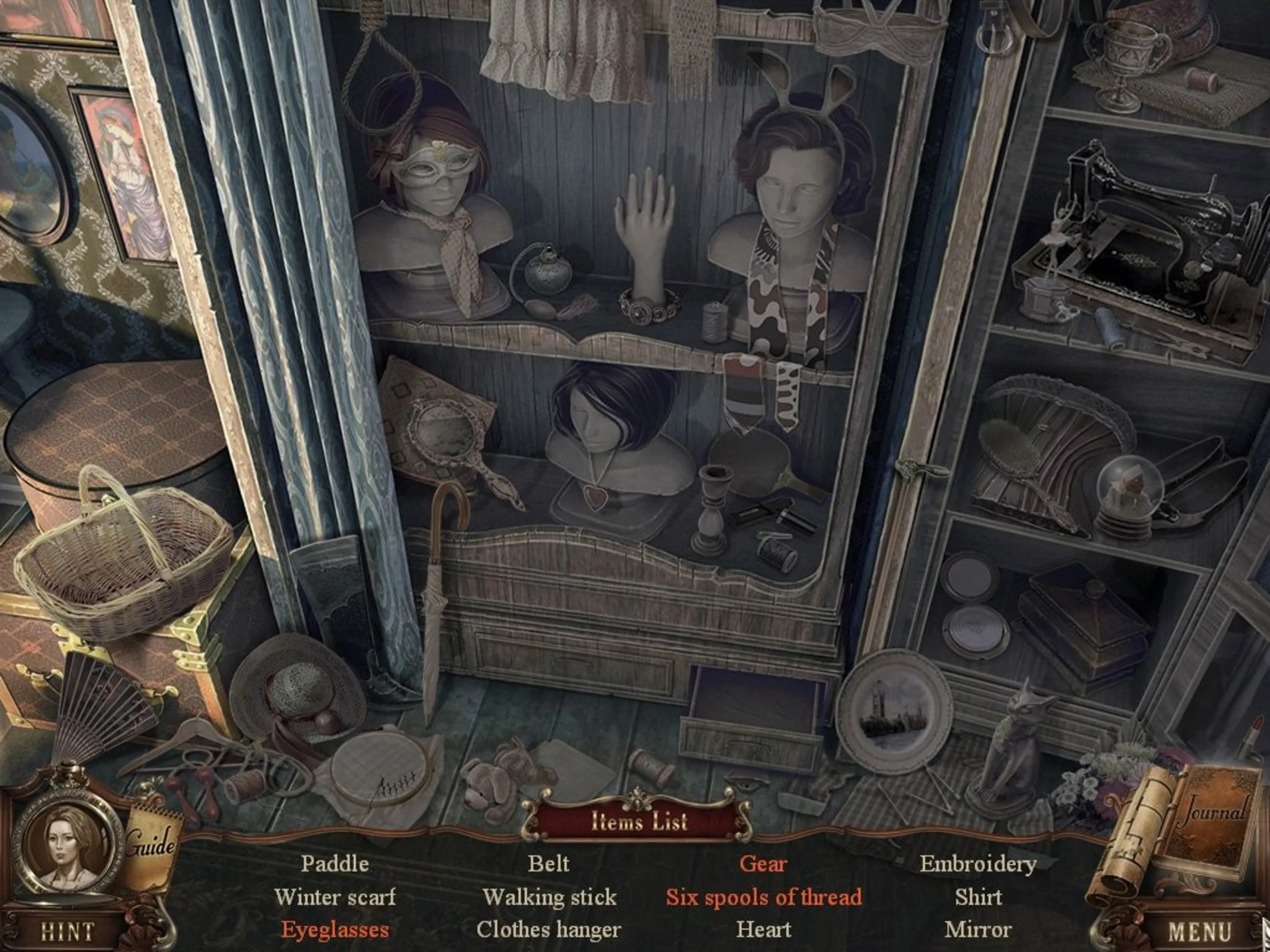Choose Eyeglasses in the items list
Viewport: 1270px width, 952px height.
[335, 930]
